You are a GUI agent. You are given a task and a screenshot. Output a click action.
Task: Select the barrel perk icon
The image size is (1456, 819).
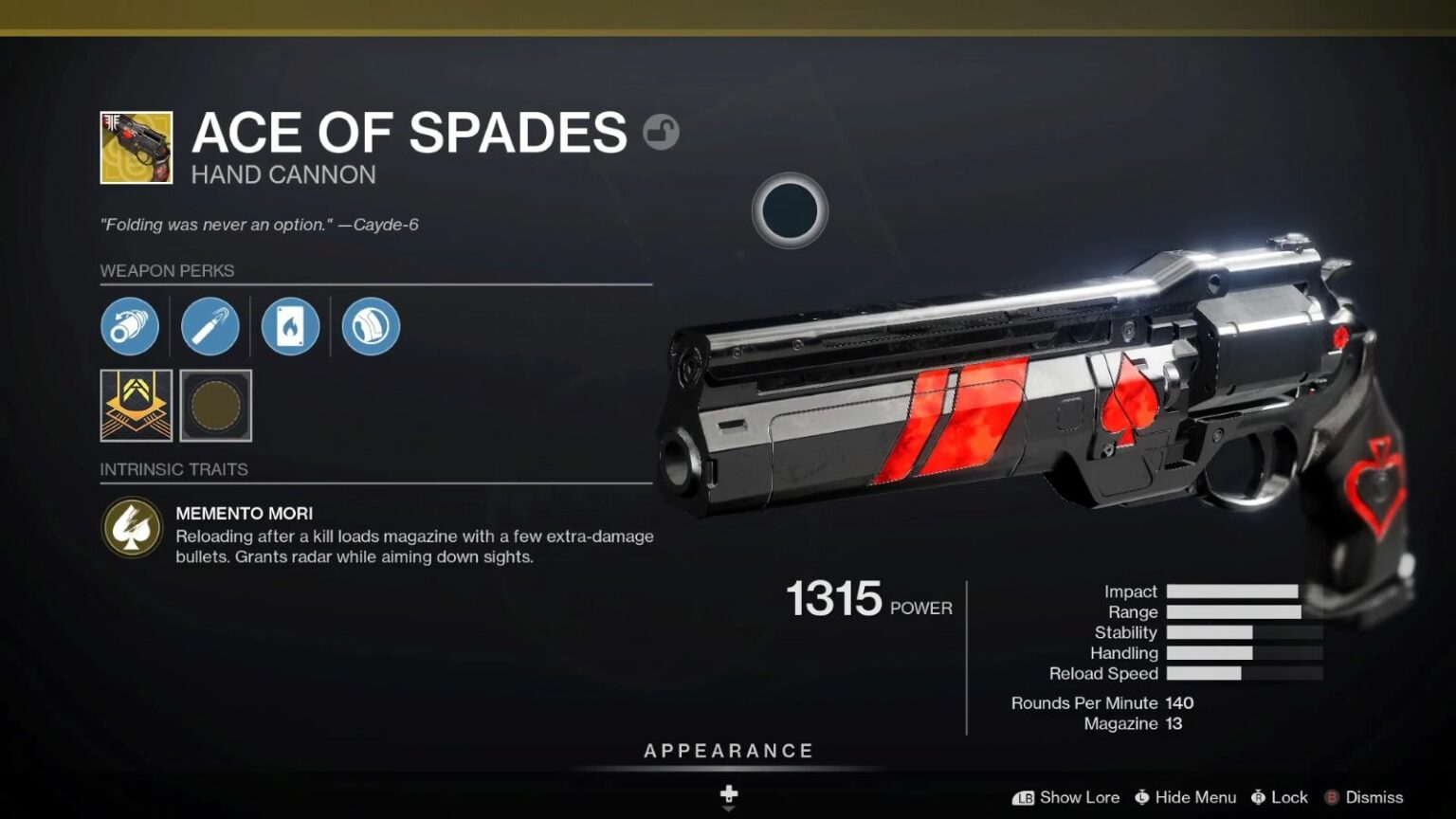point(130,327)
